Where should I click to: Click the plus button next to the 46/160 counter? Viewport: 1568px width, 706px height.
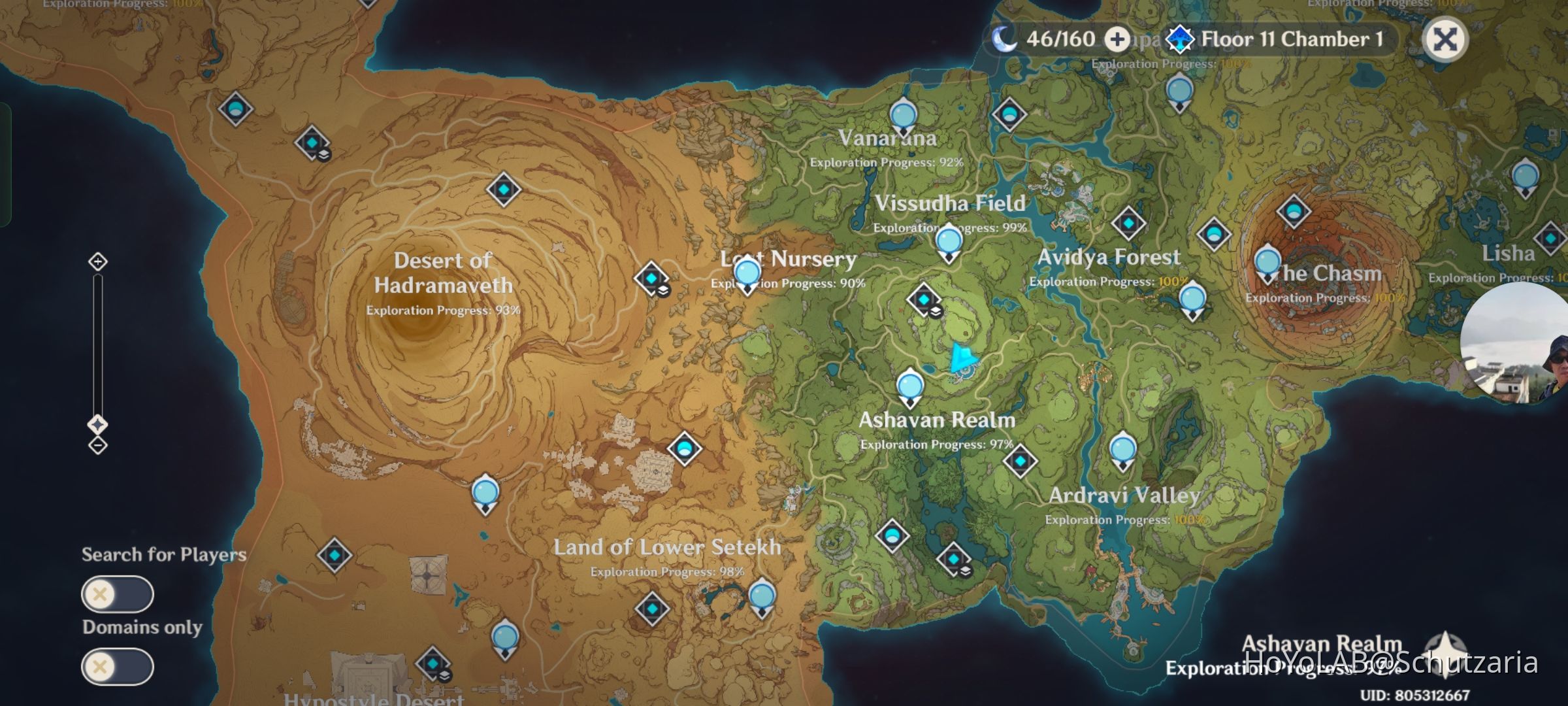(1117, 39)
